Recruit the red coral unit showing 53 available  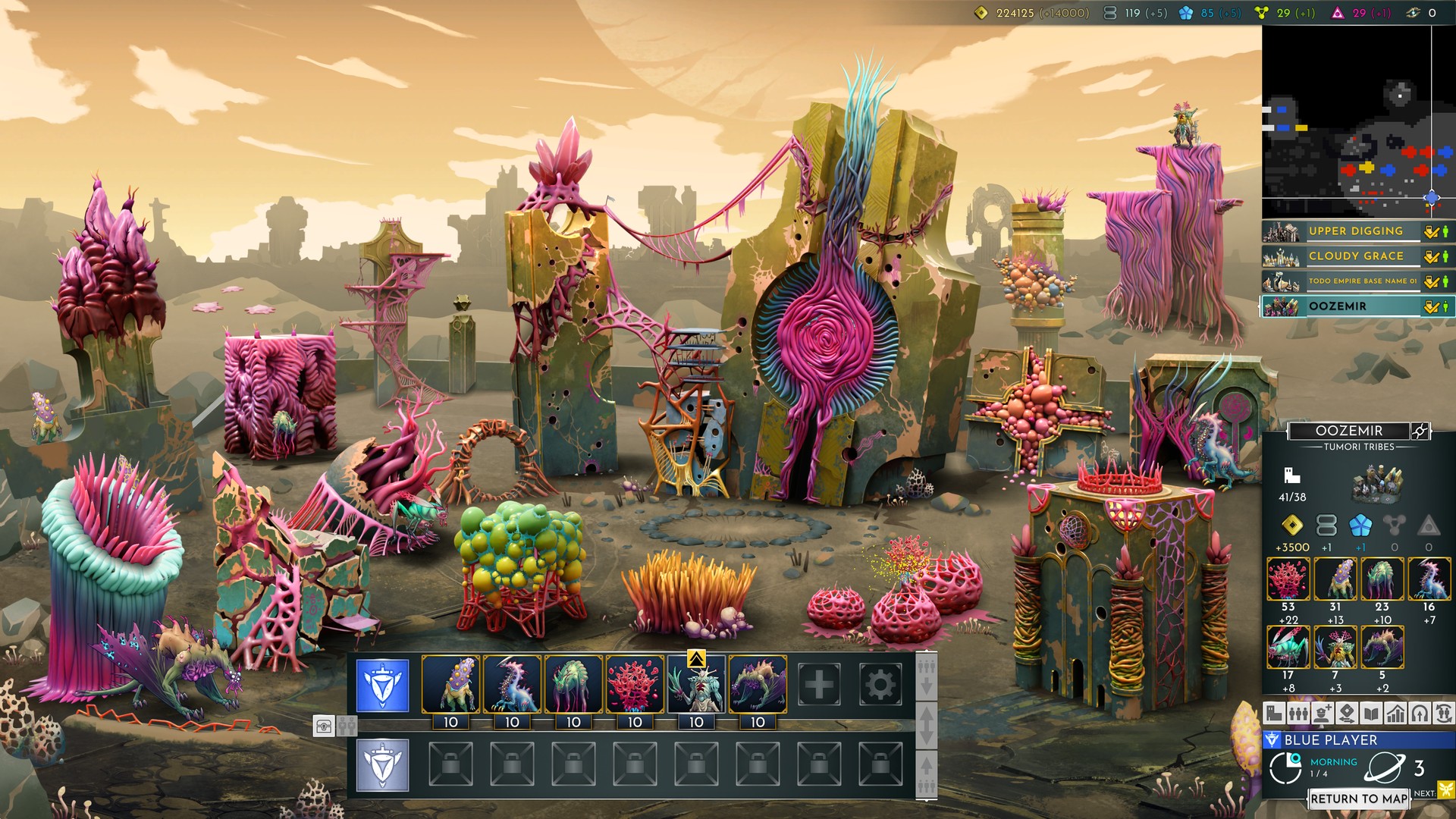pos(1288,579)
